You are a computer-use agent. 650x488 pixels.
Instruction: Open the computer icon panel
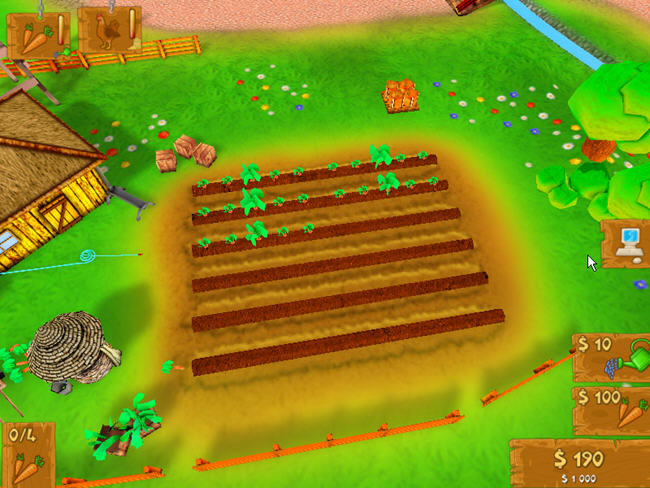(627, 243)
